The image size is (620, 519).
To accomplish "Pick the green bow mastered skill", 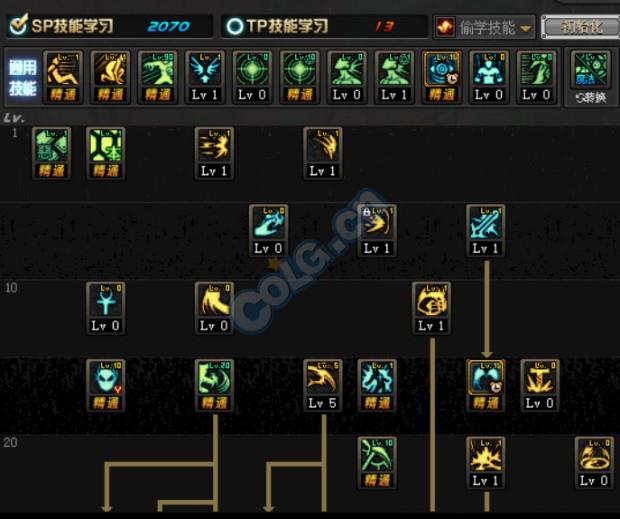I will pyautogui.click(x=377, y=461).
